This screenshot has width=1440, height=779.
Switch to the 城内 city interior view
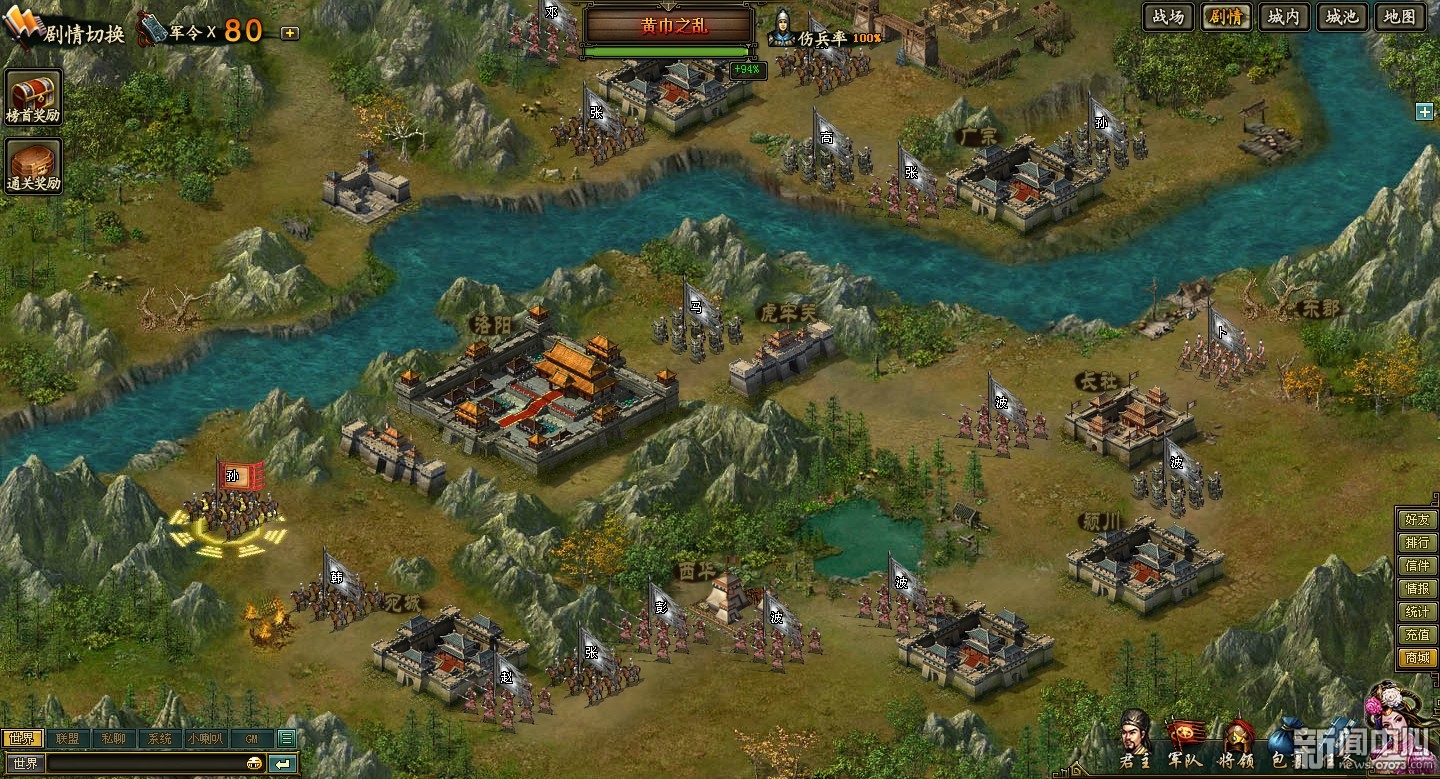click(1284, 17)
